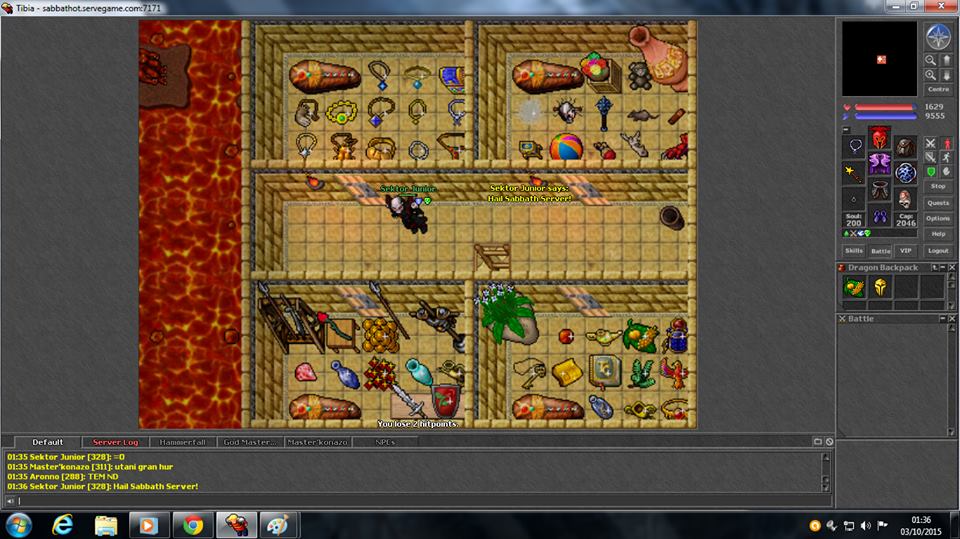This screenshot has width=960, height=539.
Task: Open the Options menu
Action: (938, 218)
